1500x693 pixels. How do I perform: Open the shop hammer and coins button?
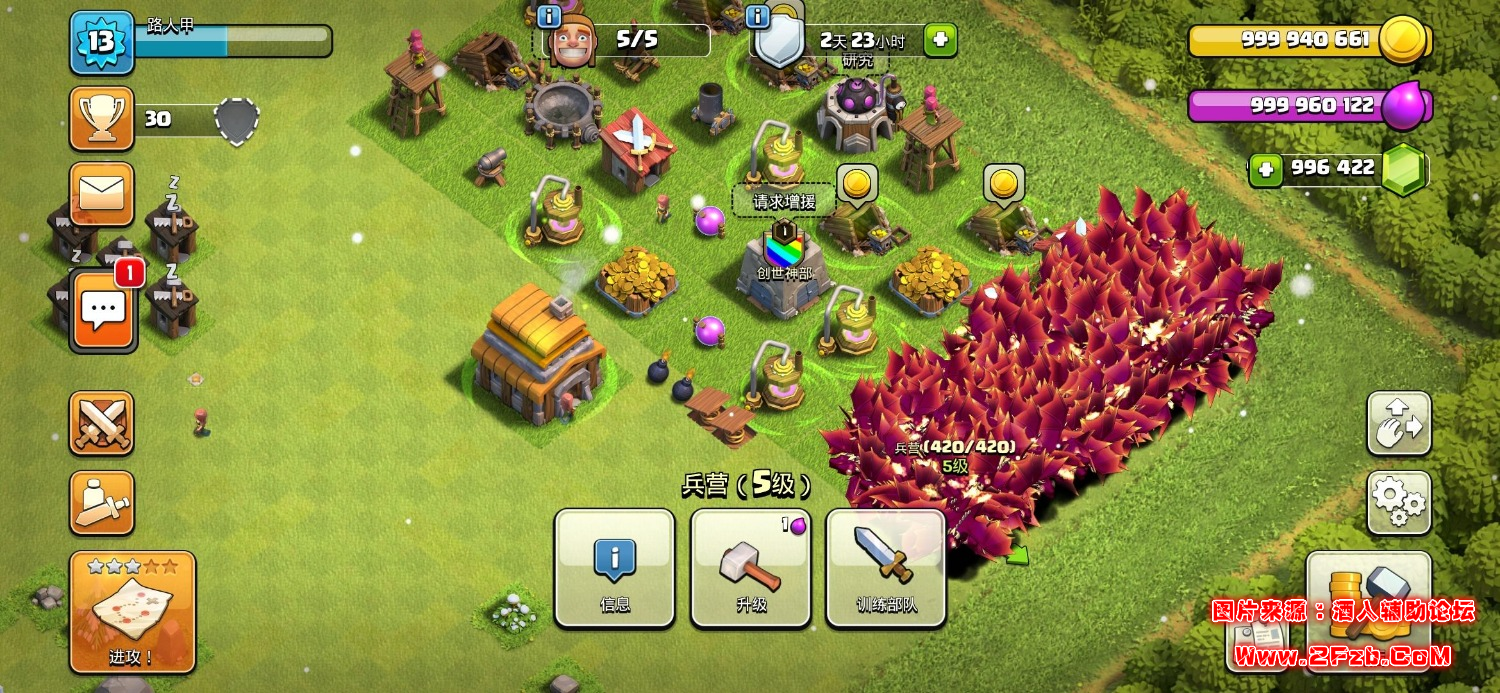point(1369,600)
